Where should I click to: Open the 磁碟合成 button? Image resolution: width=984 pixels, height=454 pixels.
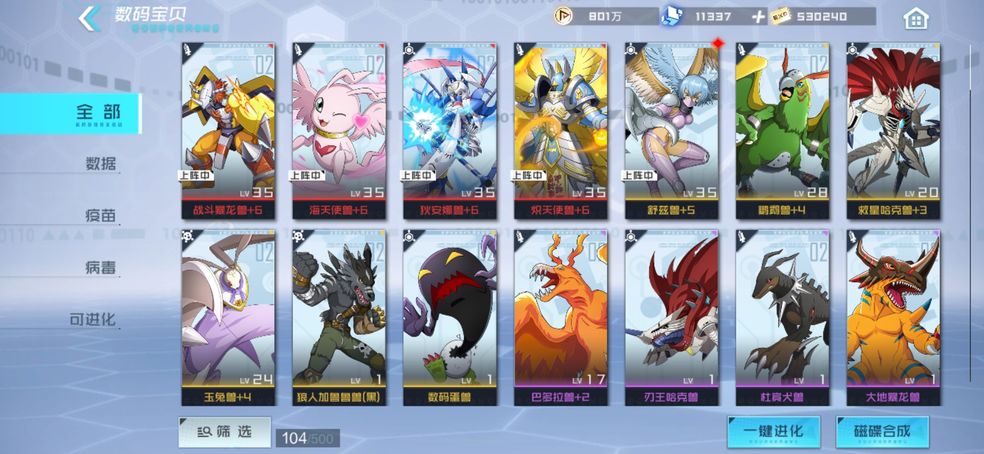[x=882, y=432]
